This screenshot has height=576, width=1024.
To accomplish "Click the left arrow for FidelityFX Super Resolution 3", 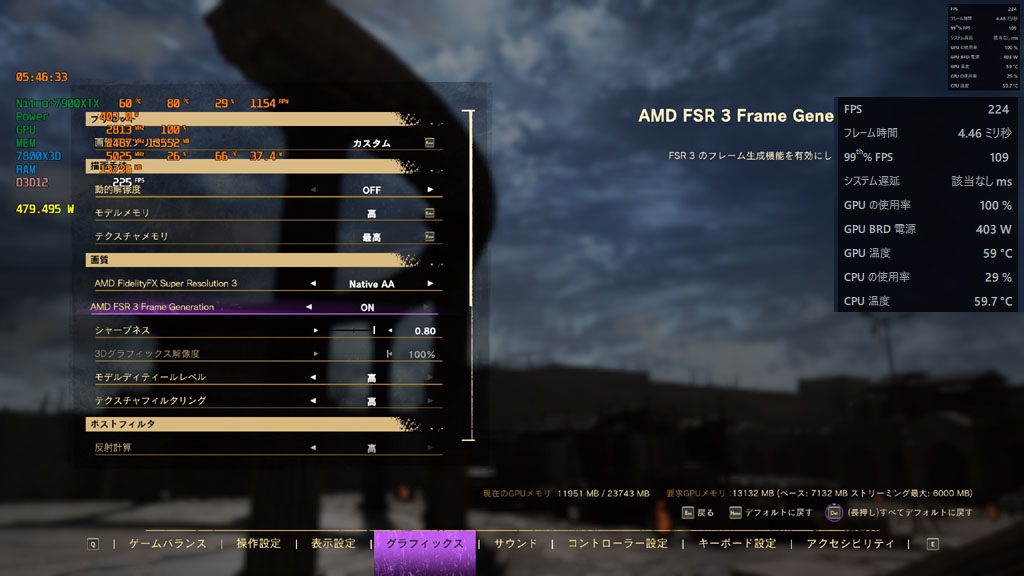I will (313, 284).
